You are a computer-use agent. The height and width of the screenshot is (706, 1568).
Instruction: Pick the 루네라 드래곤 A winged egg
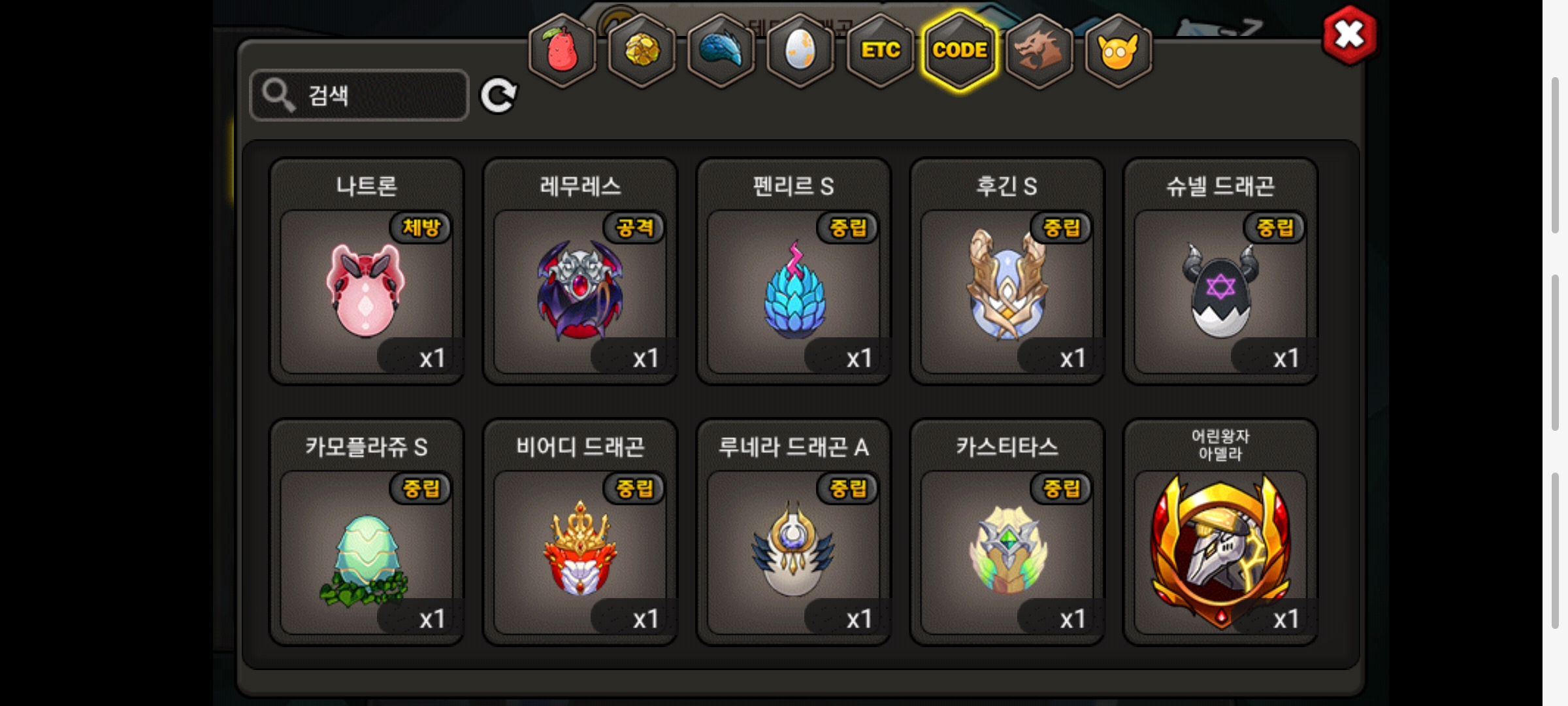click(794, 552)
